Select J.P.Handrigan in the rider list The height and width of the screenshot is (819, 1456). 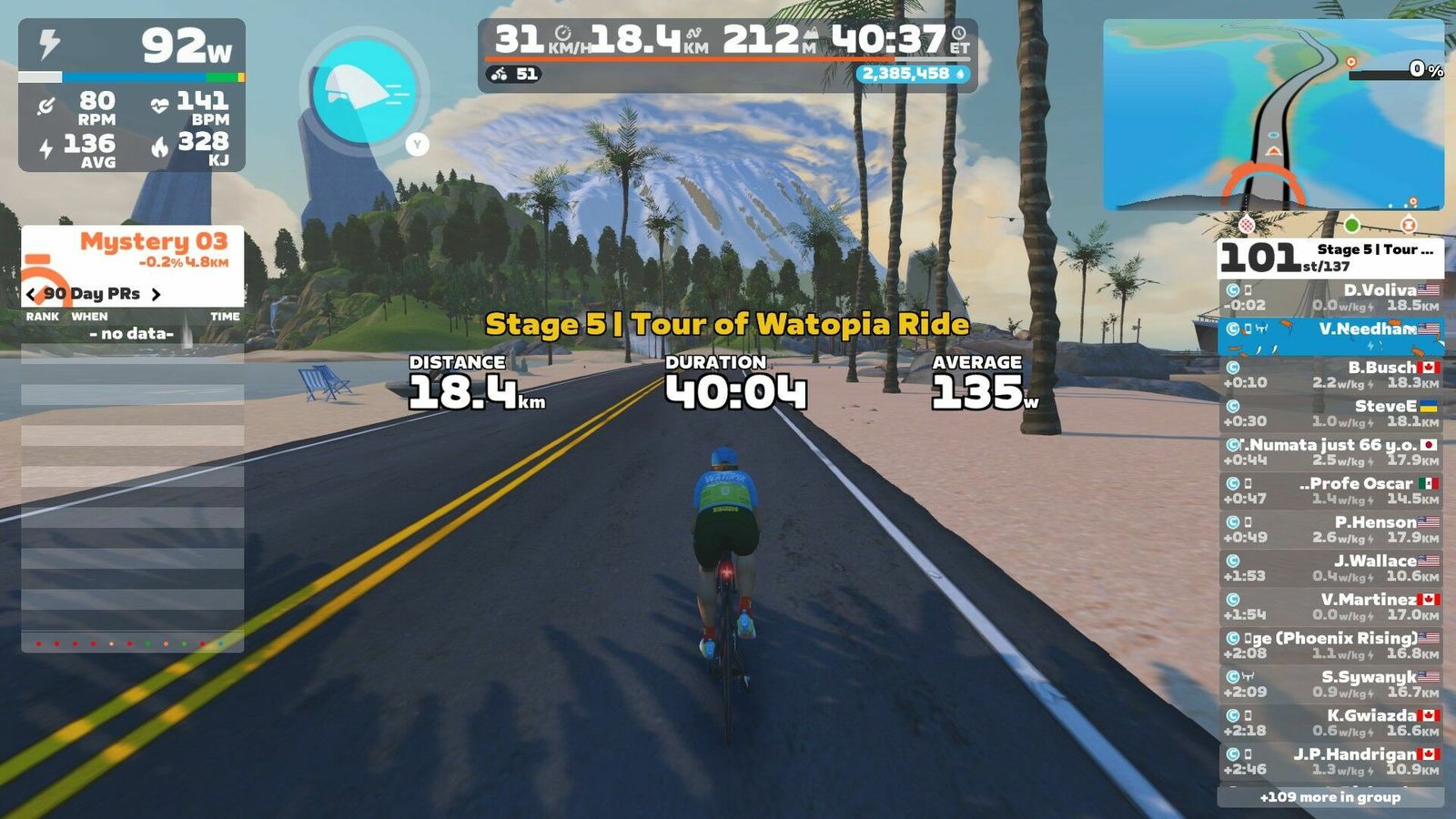point(1330,762)
